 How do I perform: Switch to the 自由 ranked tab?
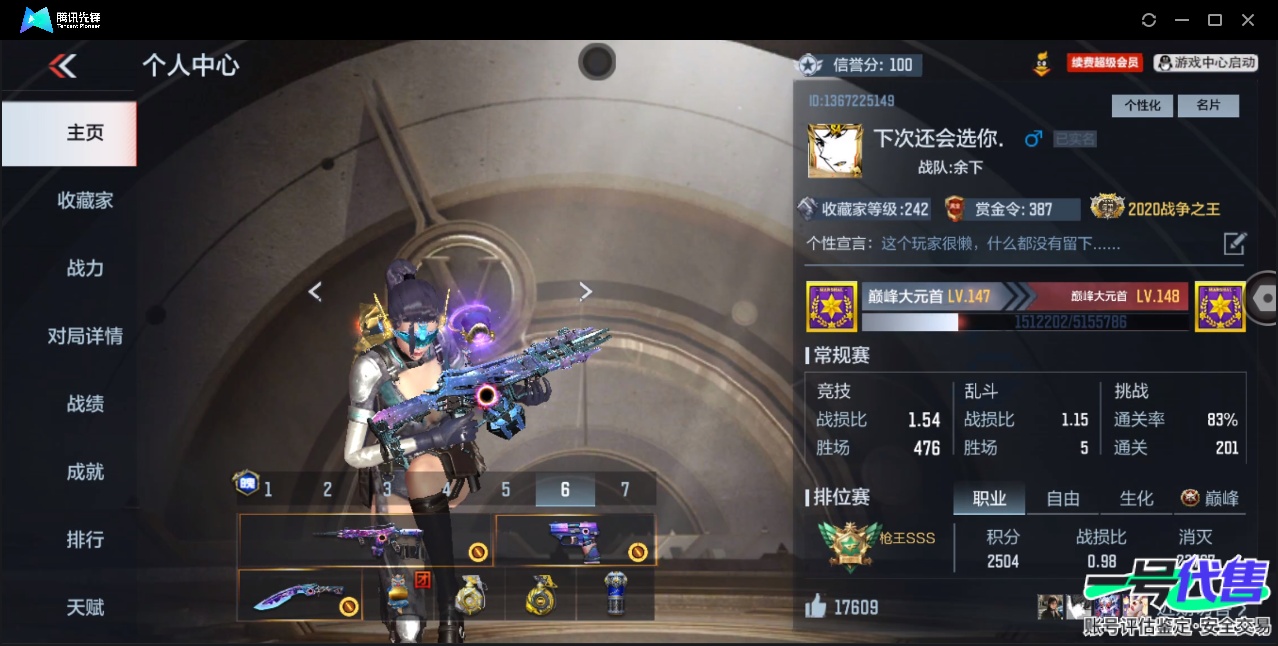pyautogui.click(x=1063, y=498)
